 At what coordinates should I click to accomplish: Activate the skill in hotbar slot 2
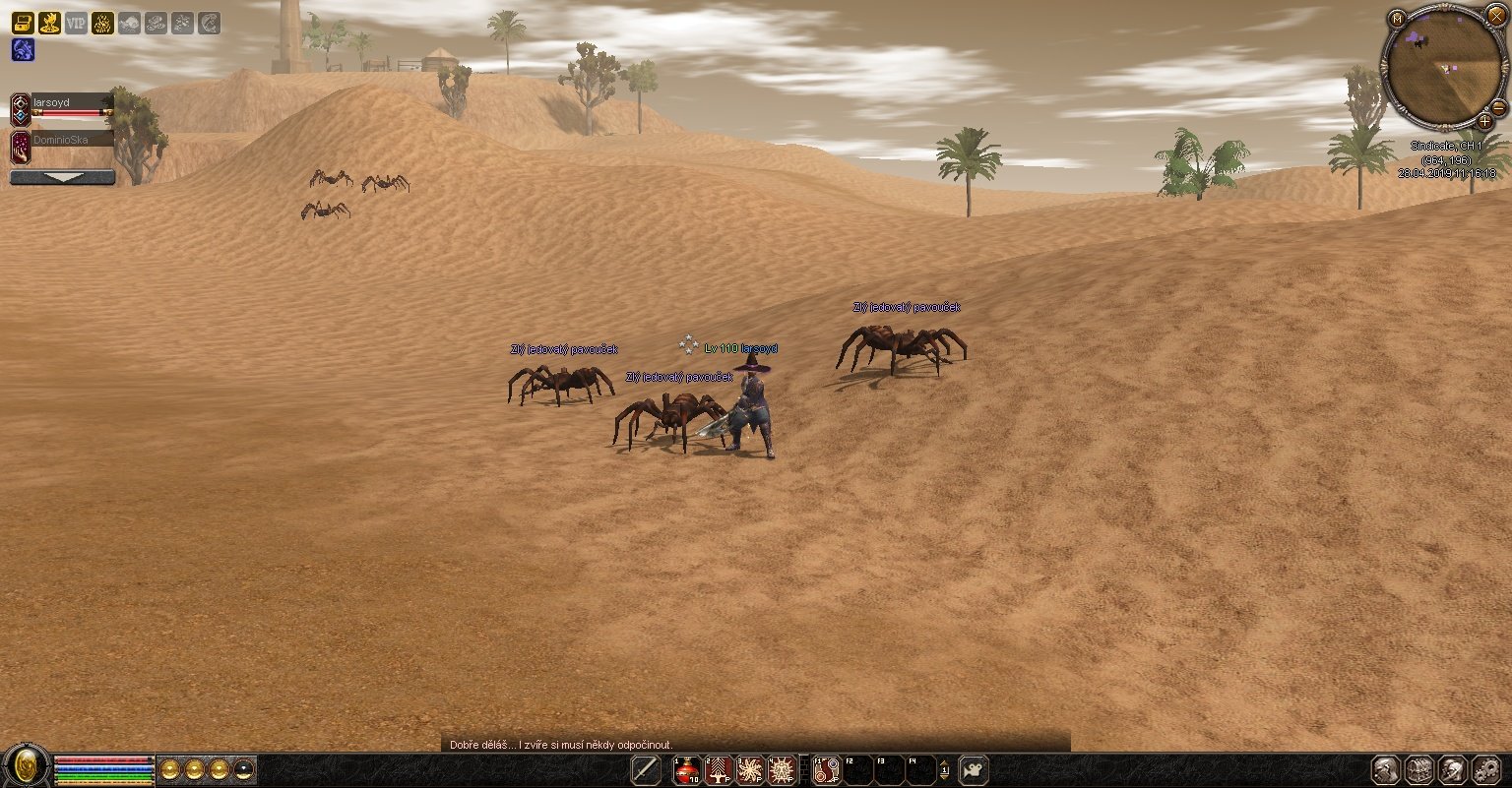[x=719, y=769]
